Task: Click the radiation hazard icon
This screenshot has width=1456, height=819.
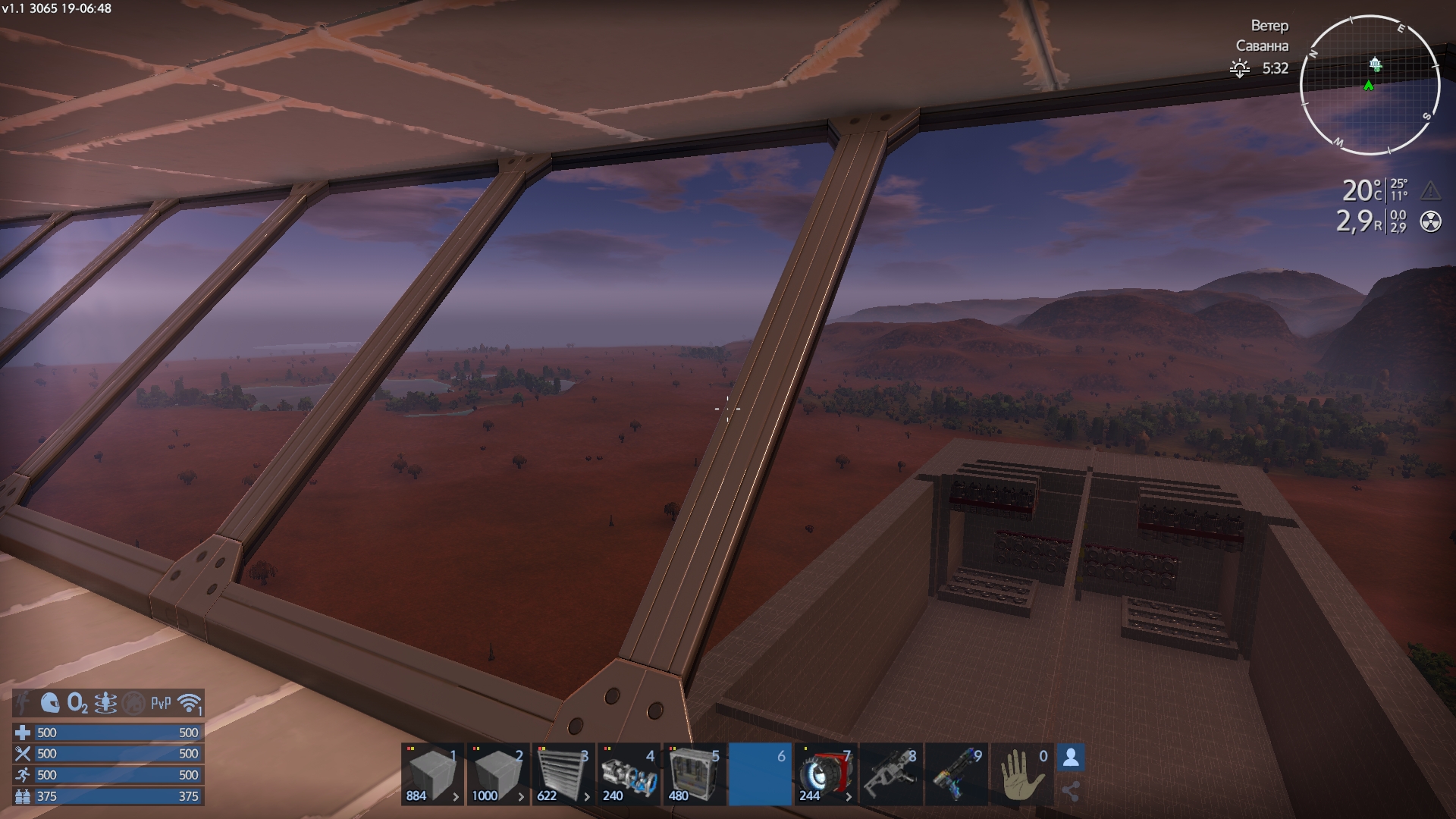Action: pyautogui.click(x=1430, y=222)
